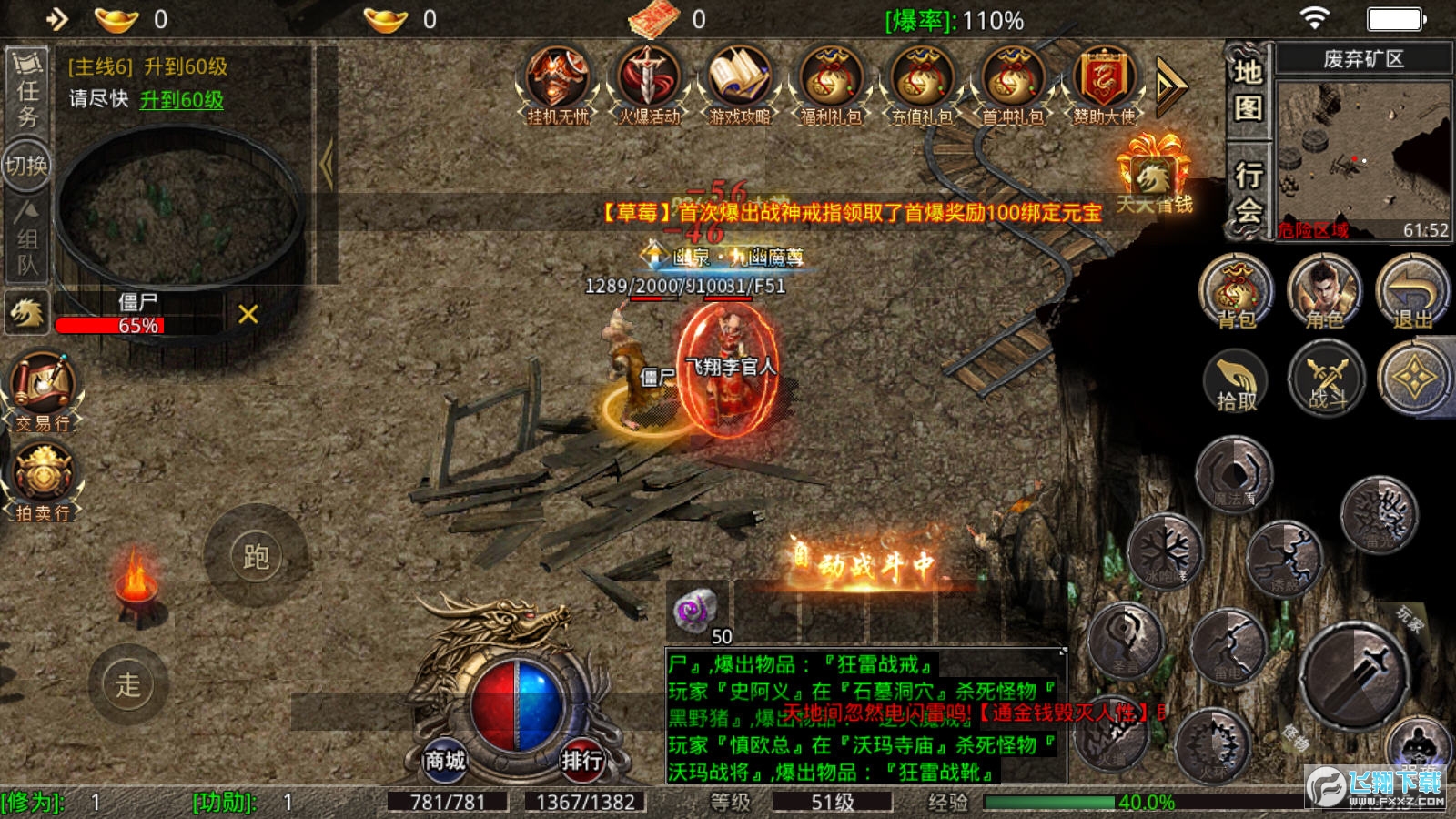Open the 角色 character sheet

click(x=1324, y=293)
